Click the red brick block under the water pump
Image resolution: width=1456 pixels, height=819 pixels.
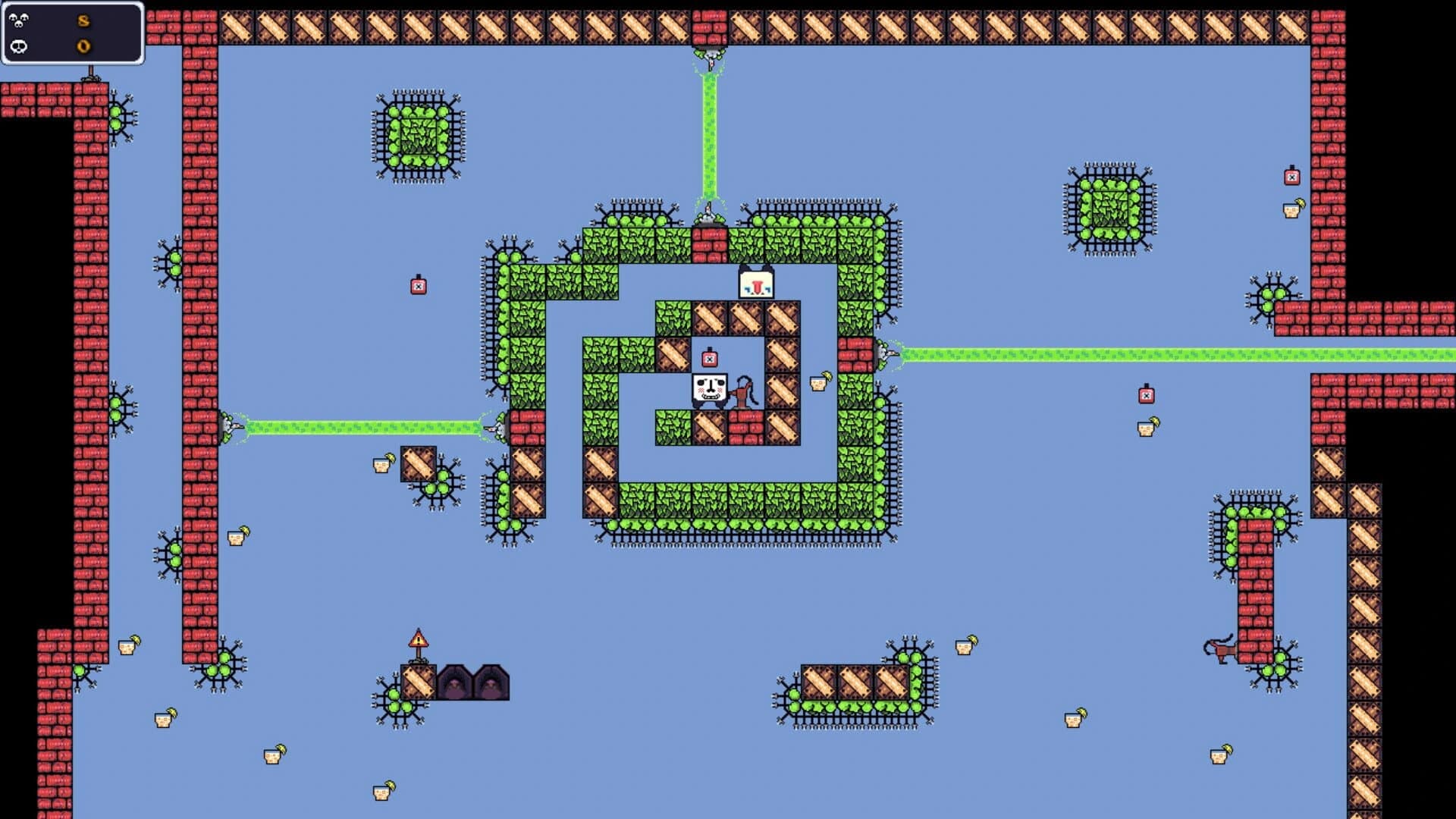coord(746,423)
